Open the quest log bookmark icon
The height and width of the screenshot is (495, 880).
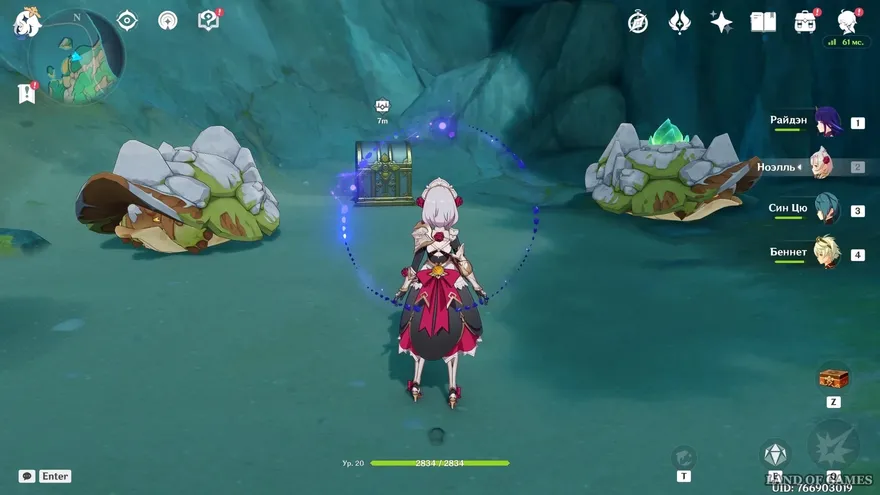[26, 93]
